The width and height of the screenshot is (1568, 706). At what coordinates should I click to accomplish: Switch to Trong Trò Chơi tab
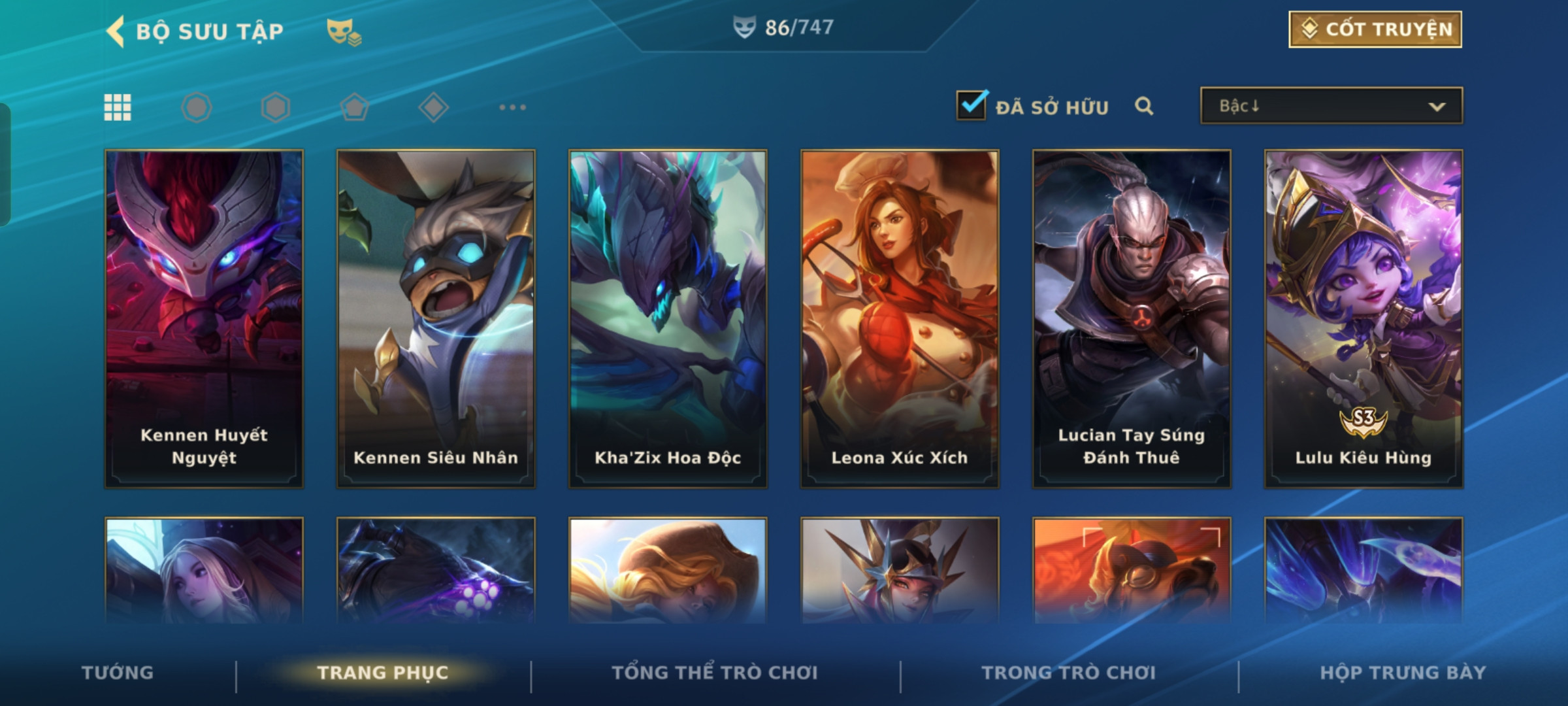(x=1069, y=673)
